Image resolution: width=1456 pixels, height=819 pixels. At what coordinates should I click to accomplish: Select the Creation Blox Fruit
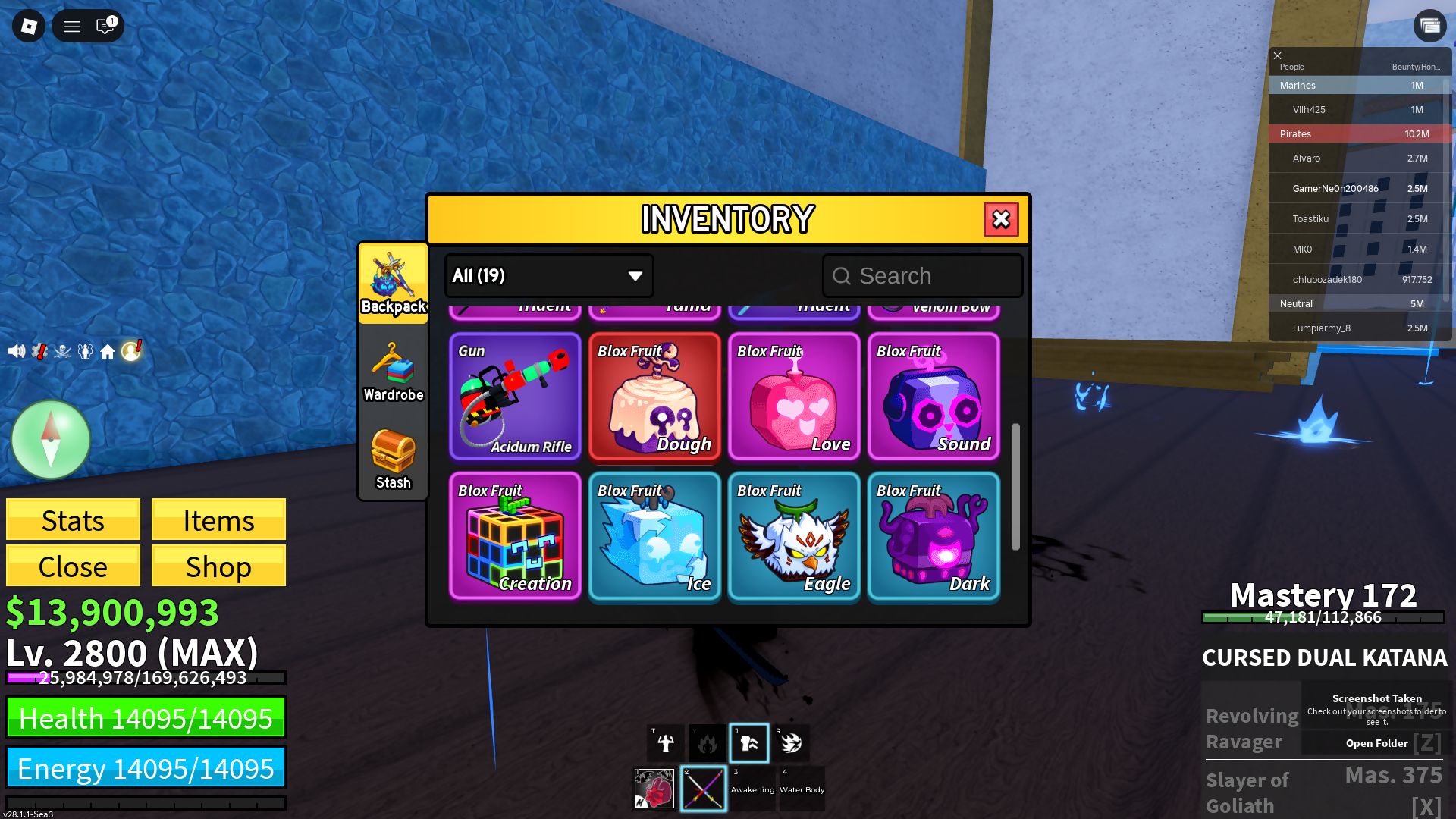pyautogui.click(x=515, y=535)
